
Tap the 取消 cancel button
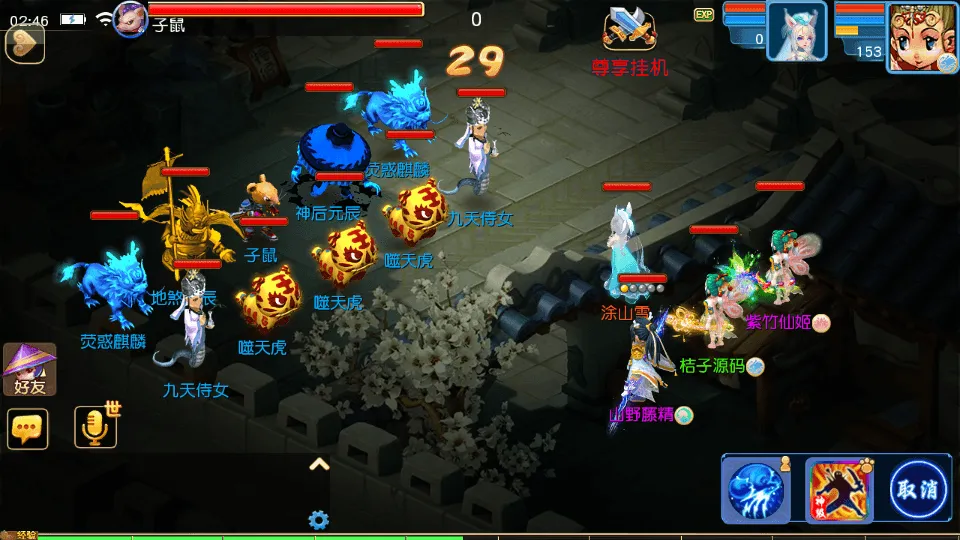pyautogui.click(x=917, y=490)
